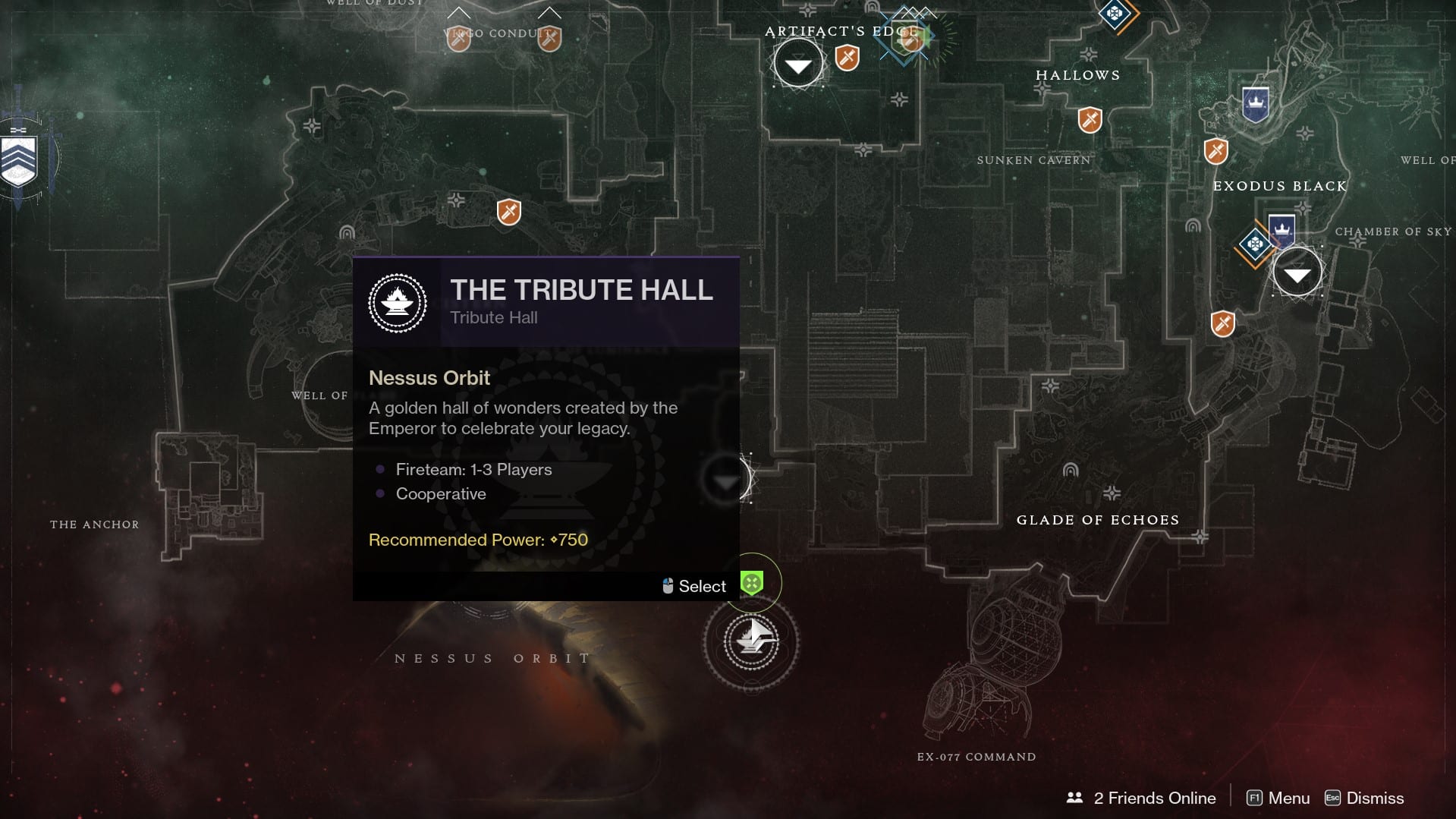Image resolution: width=1456 pixels, height=819 pixels.
Task: Click the bounty shield icon below Hallows
Action: (1090, 119)
